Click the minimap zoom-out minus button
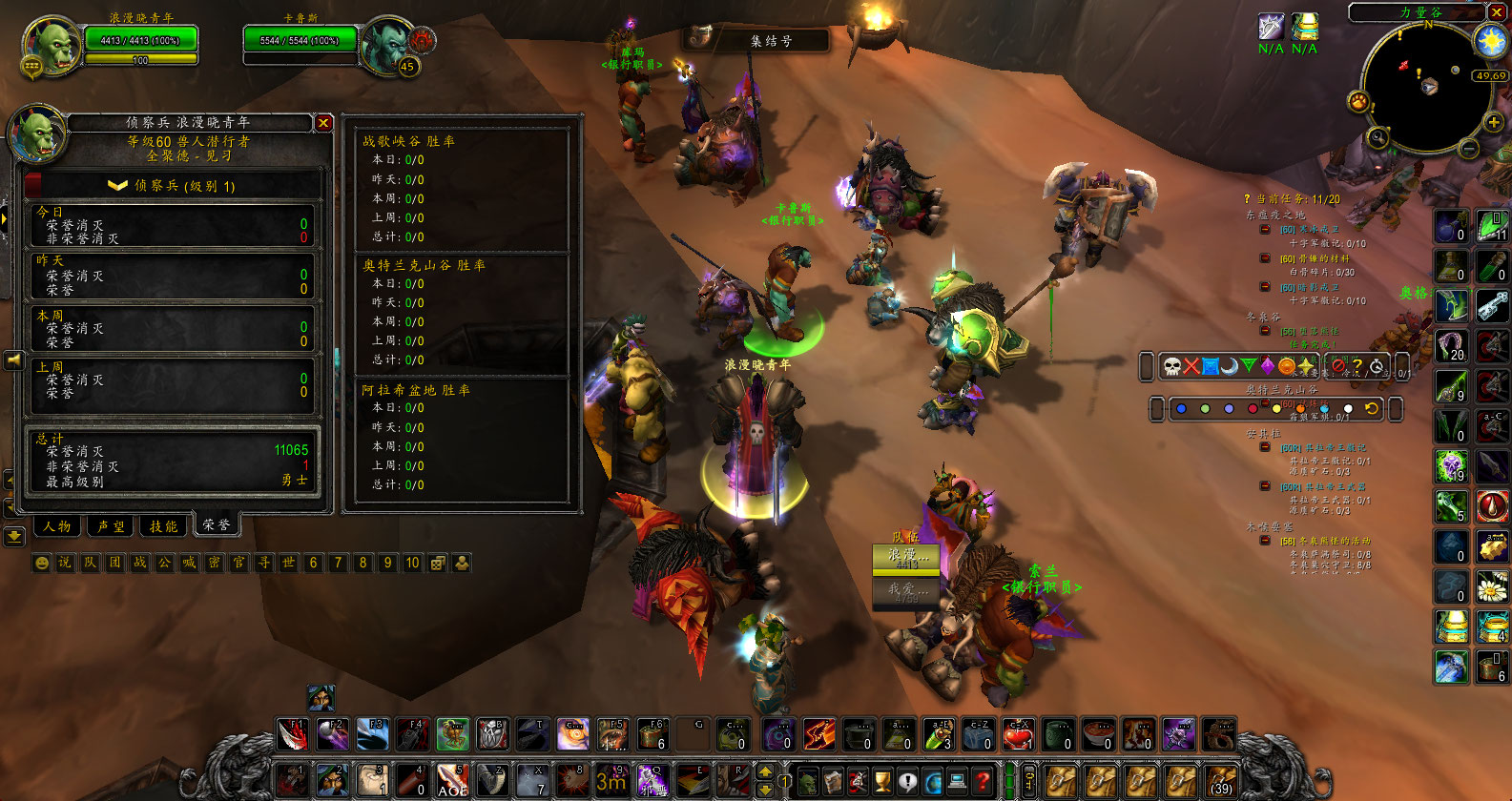The image size is (1512, 801). click(1468, 149)
